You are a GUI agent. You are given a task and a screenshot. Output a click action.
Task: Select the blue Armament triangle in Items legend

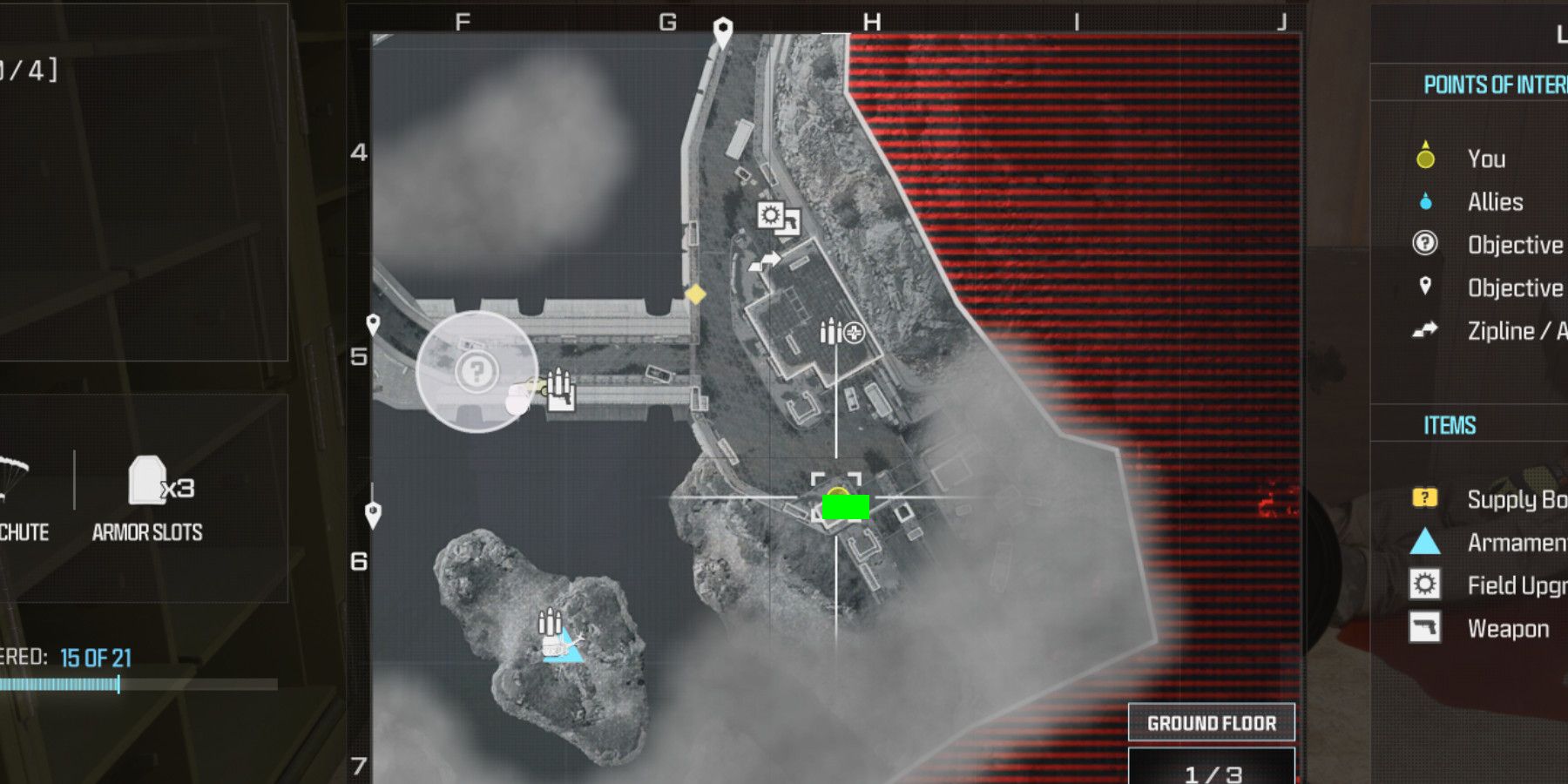click(1423, 542)
